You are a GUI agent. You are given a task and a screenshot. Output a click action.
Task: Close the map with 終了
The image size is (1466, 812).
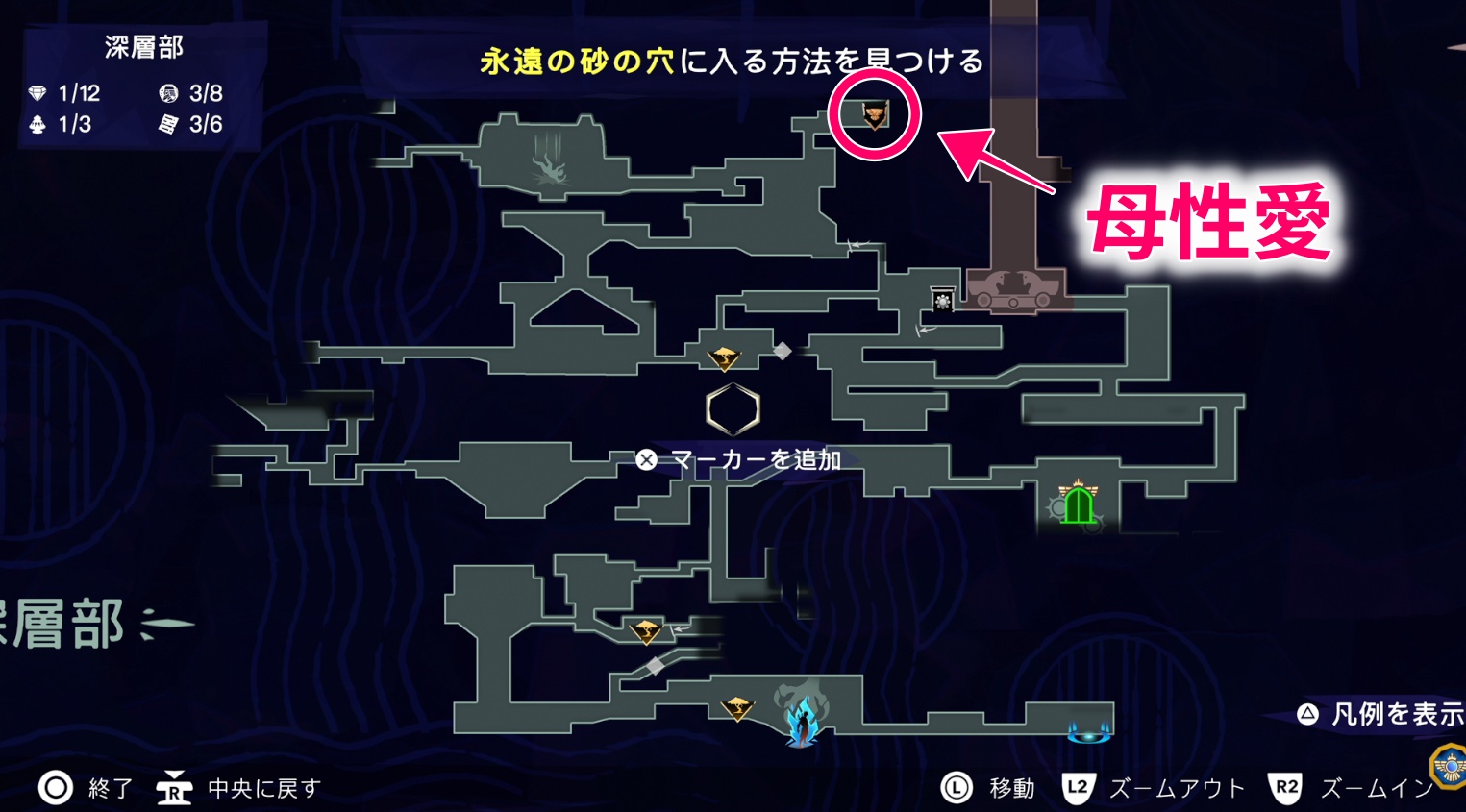click(86, 788)
